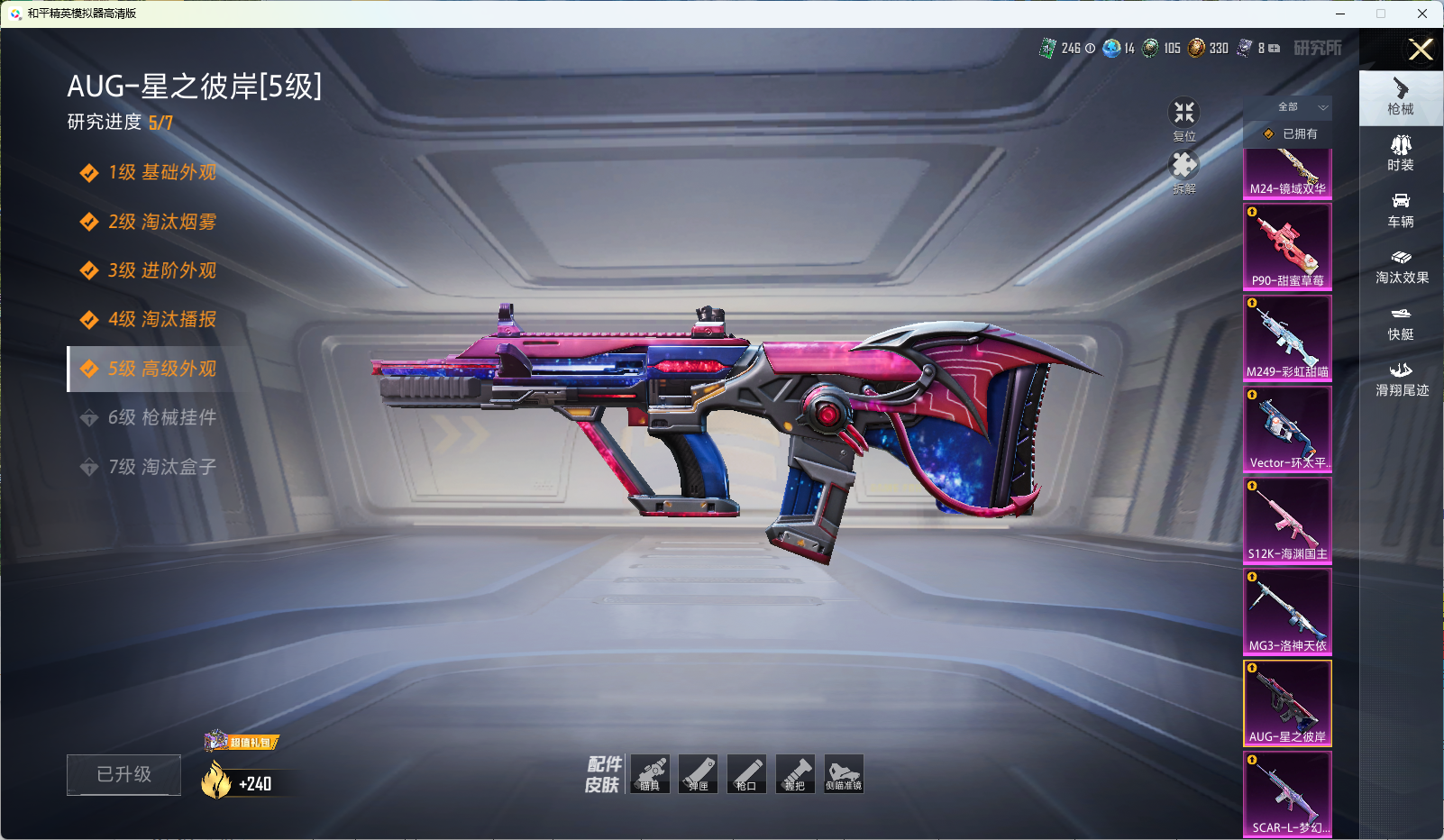Switch to the 时装 outfits tab
Image resolution: width=1444 pixels, height=840 pixels.
pyautogui.click(x=1401, y=153)
